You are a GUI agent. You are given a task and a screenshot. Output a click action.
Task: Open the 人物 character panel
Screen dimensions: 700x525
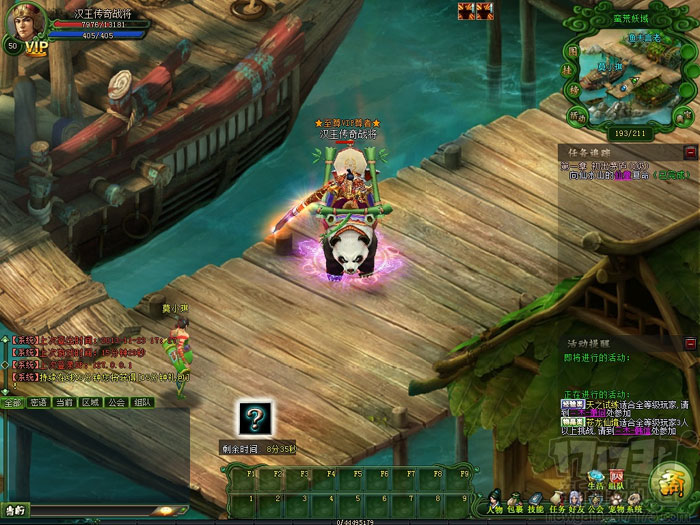pyautogui.click(x=495, y=500)
